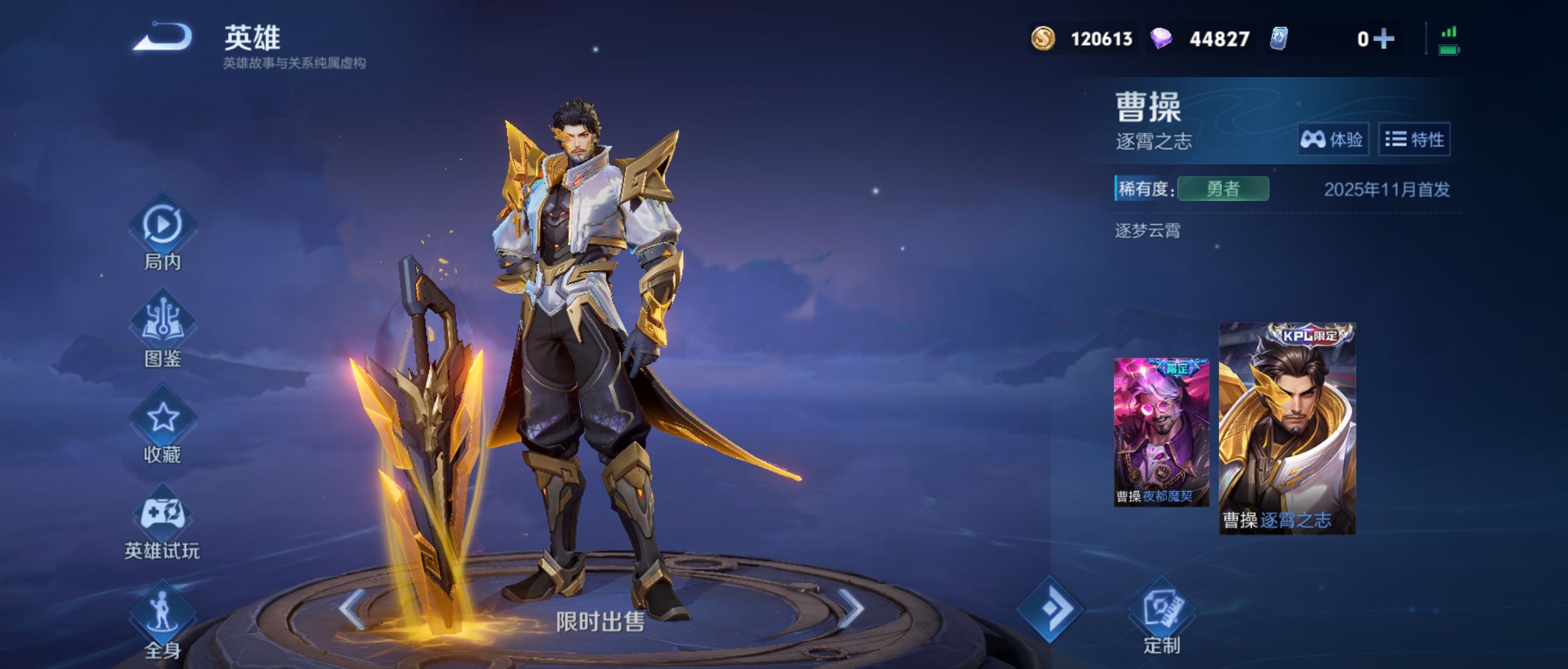Click the blue diamond expand arrow
Image resolution: width=1568 pixels, height=669 pixels.
click(x=1050, y=608)
